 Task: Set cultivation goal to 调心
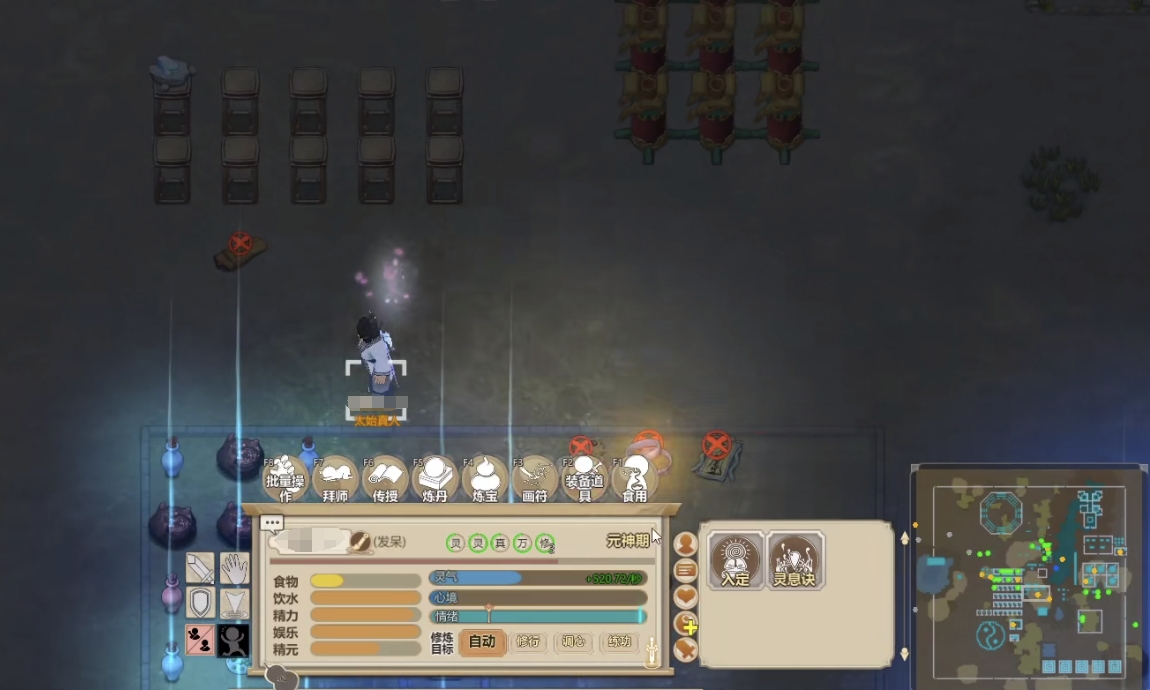[574, 642]
